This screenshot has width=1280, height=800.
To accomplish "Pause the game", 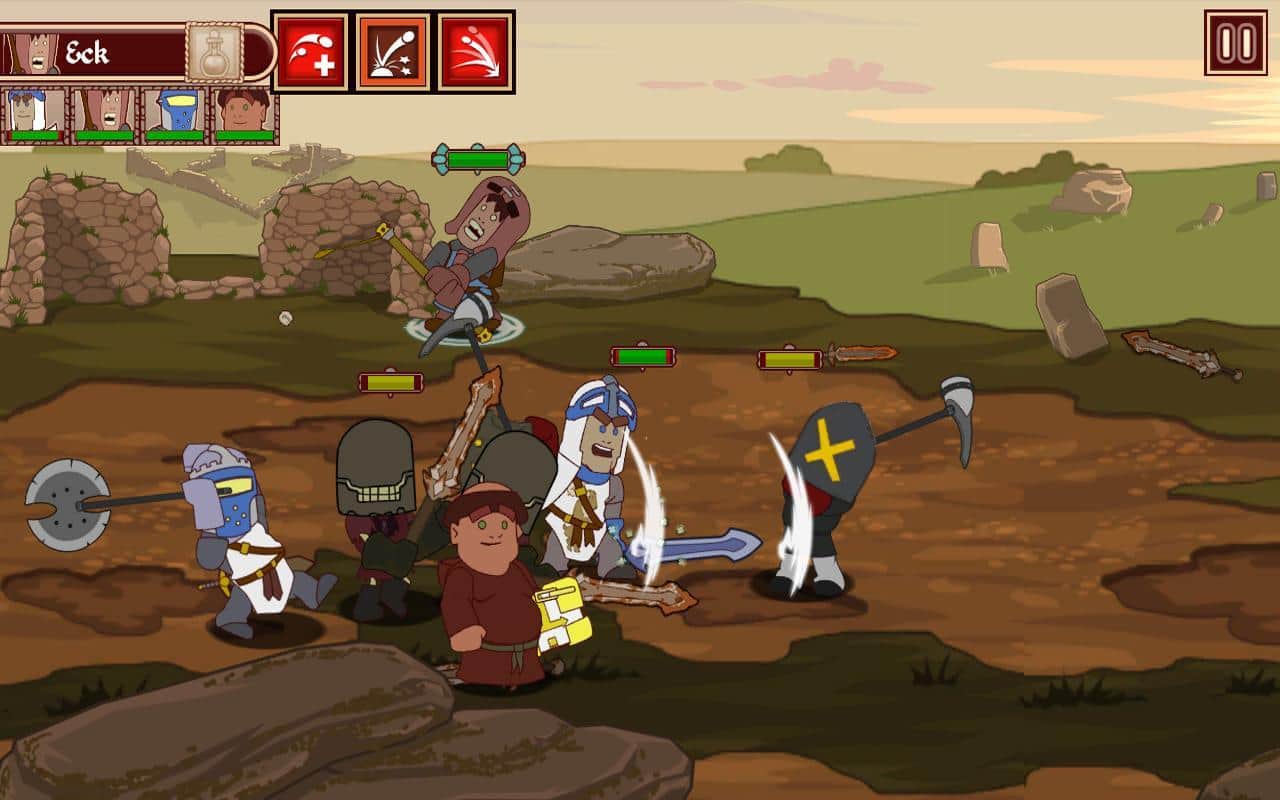I will tap(1235, 43).
